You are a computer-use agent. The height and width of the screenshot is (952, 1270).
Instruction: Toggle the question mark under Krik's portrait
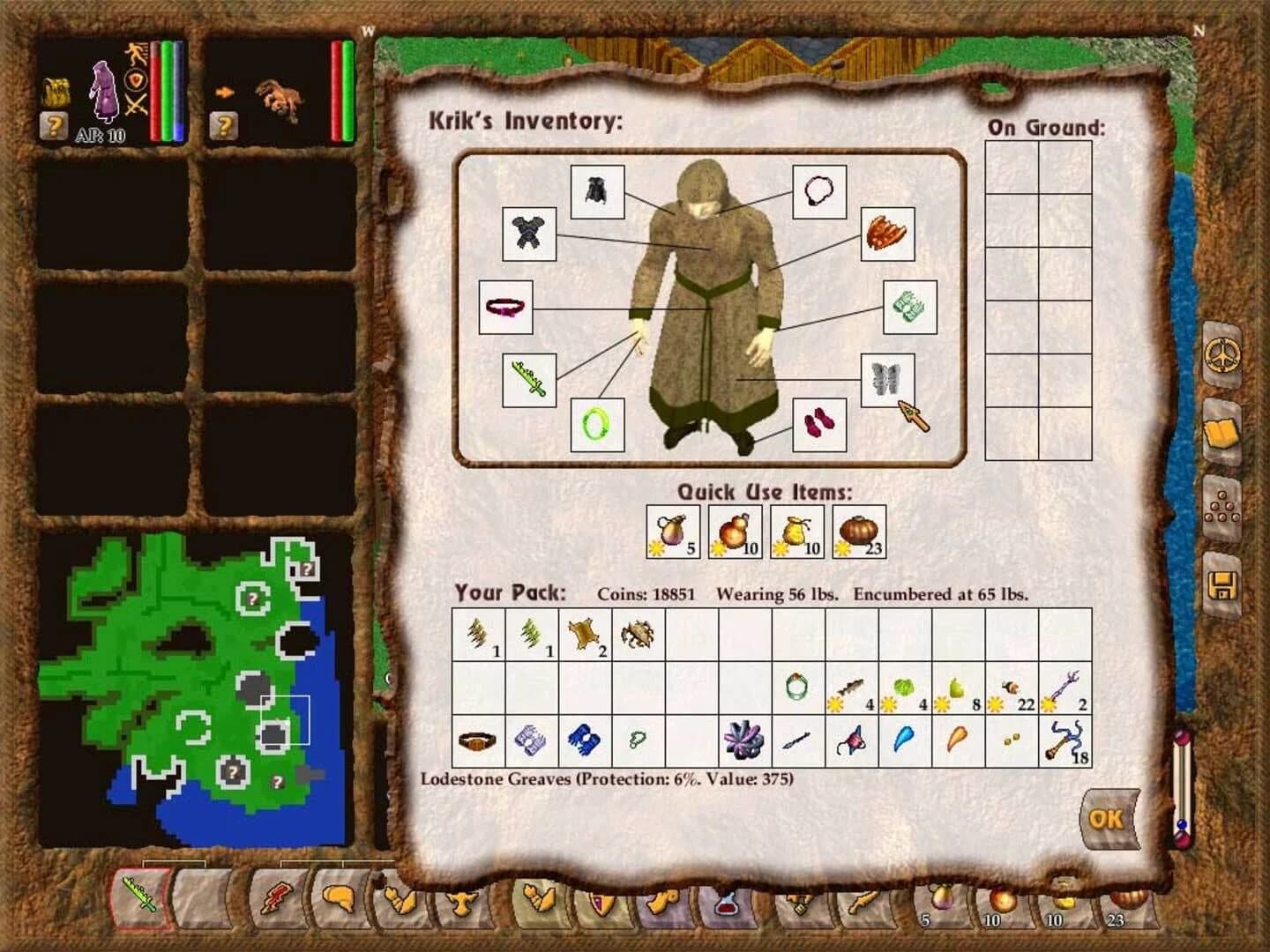56,124
